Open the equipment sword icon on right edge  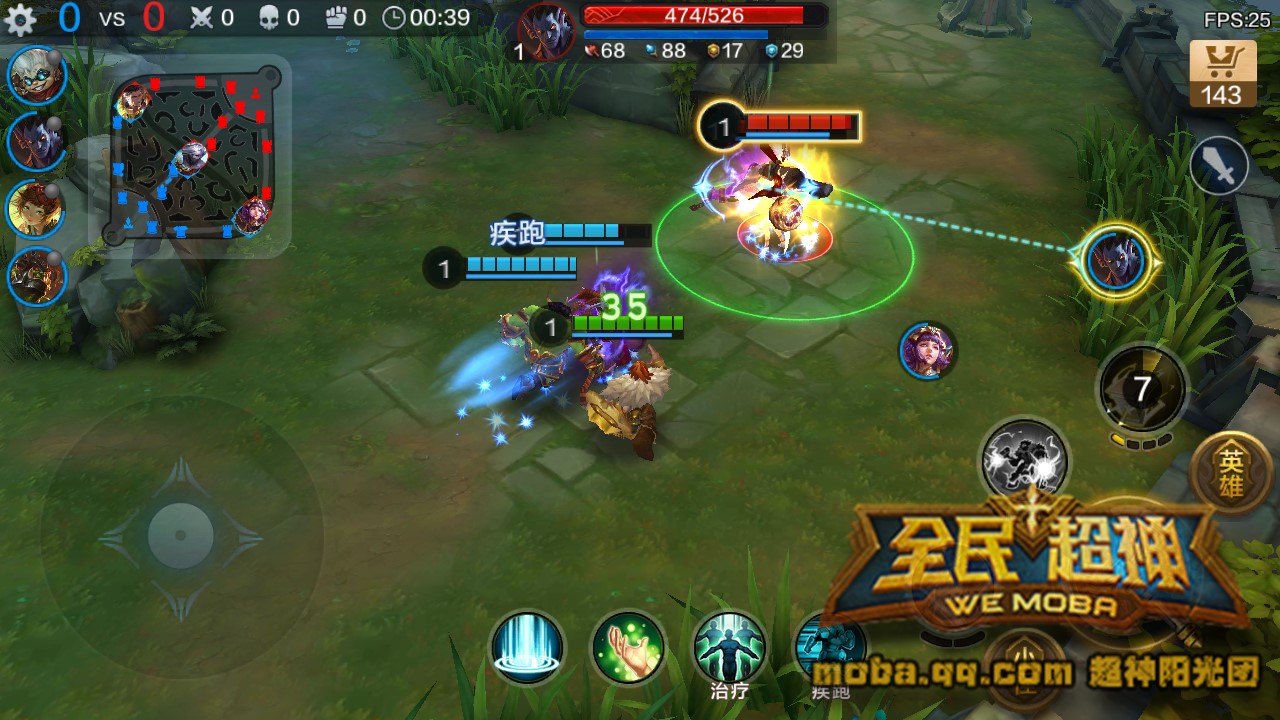click(1218, 165)
